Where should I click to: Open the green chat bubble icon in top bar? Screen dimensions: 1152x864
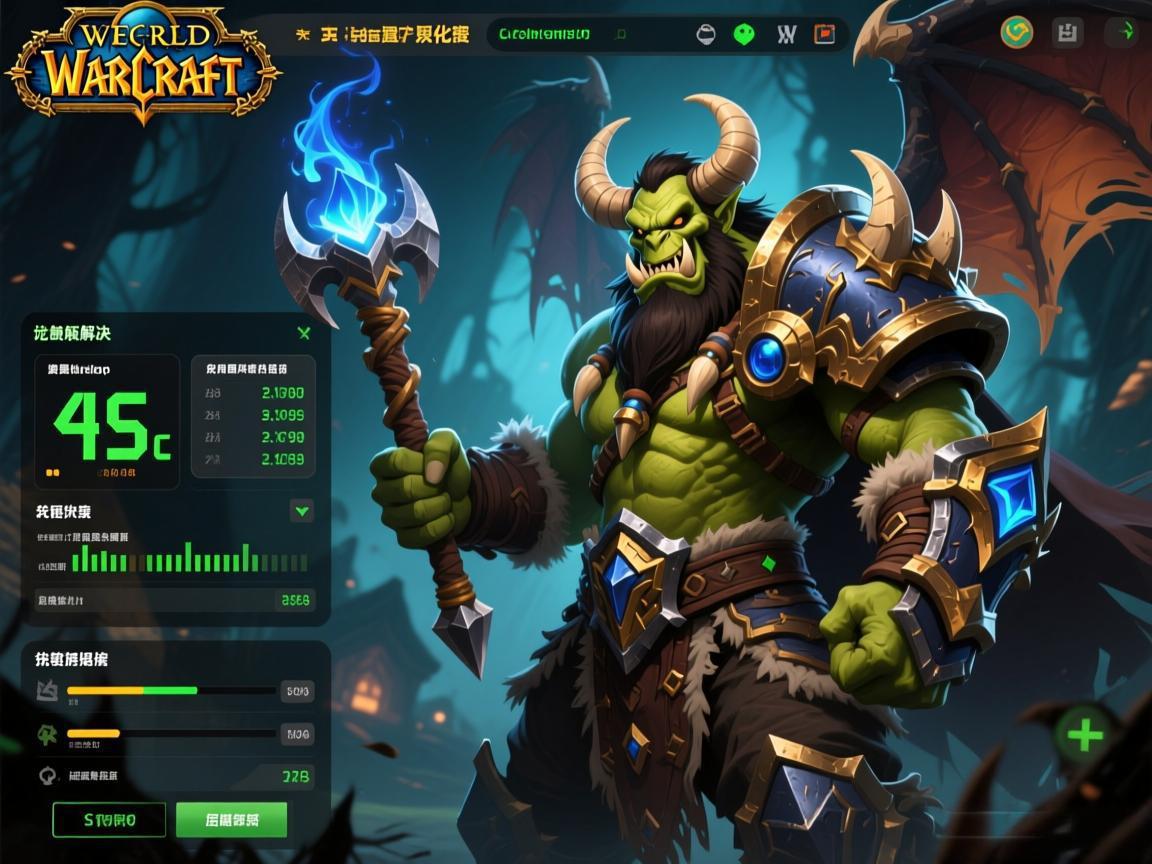point(744,34)
